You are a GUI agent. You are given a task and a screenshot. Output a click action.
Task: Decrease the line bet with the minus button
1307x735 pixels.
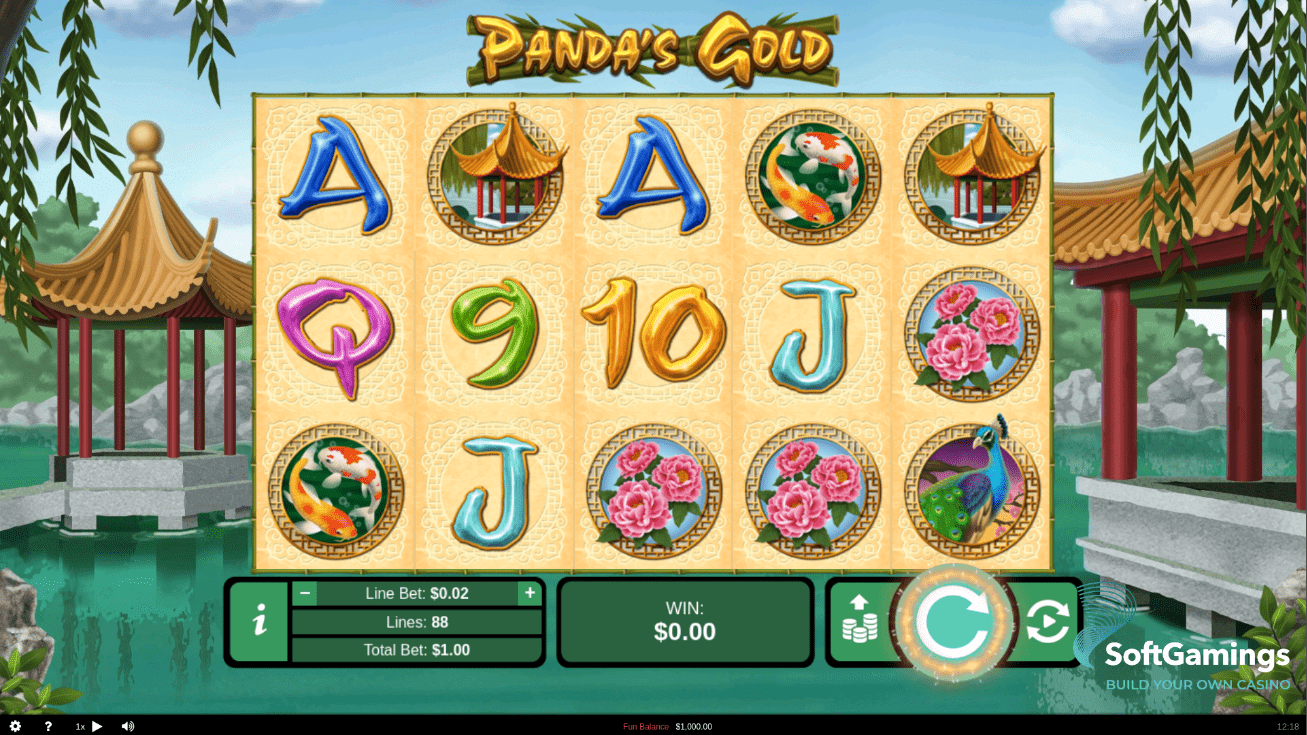(x=305, y=593)
